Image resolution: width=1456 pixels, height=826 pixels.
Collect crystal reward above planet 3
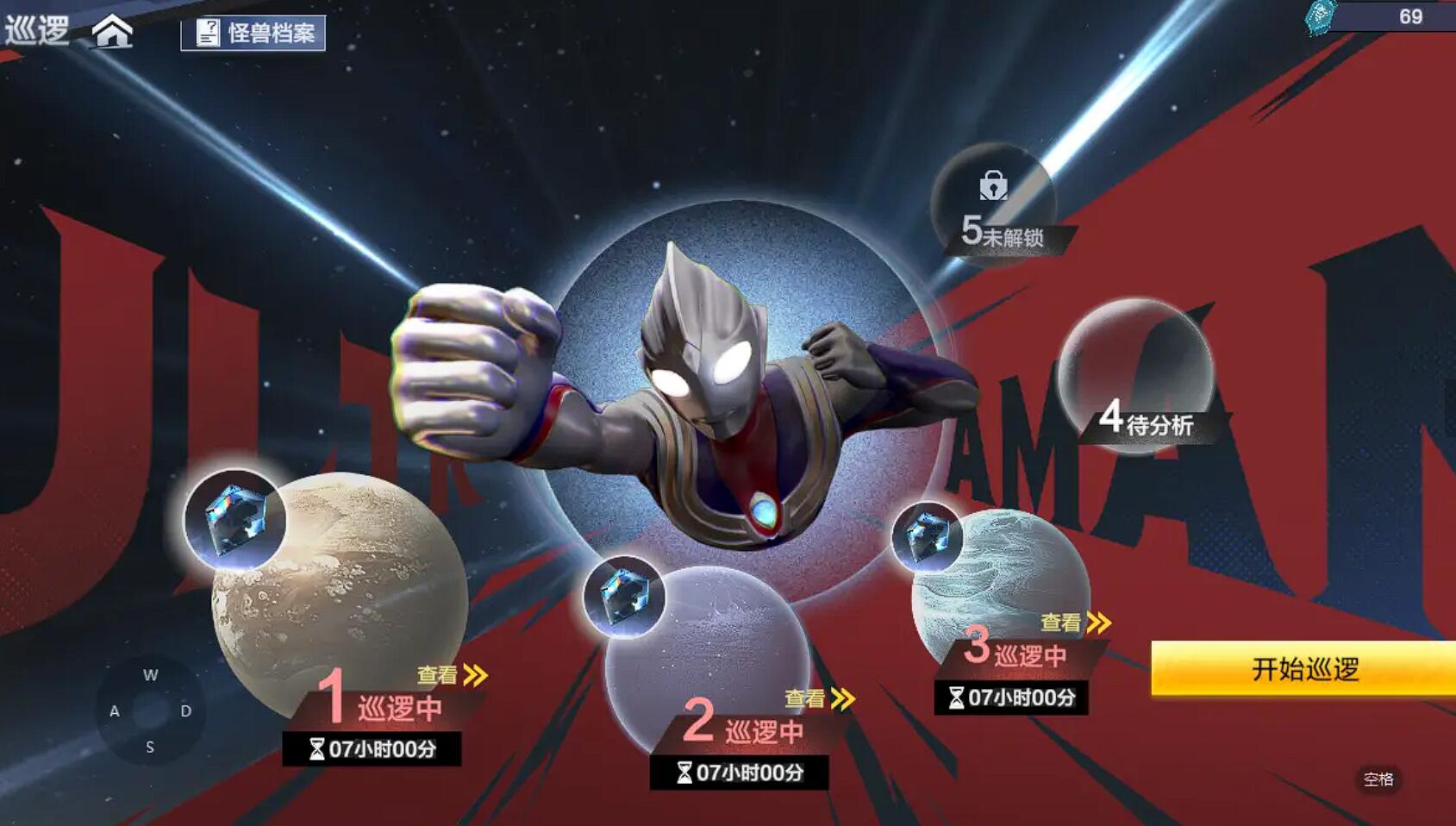pos(927,537)
